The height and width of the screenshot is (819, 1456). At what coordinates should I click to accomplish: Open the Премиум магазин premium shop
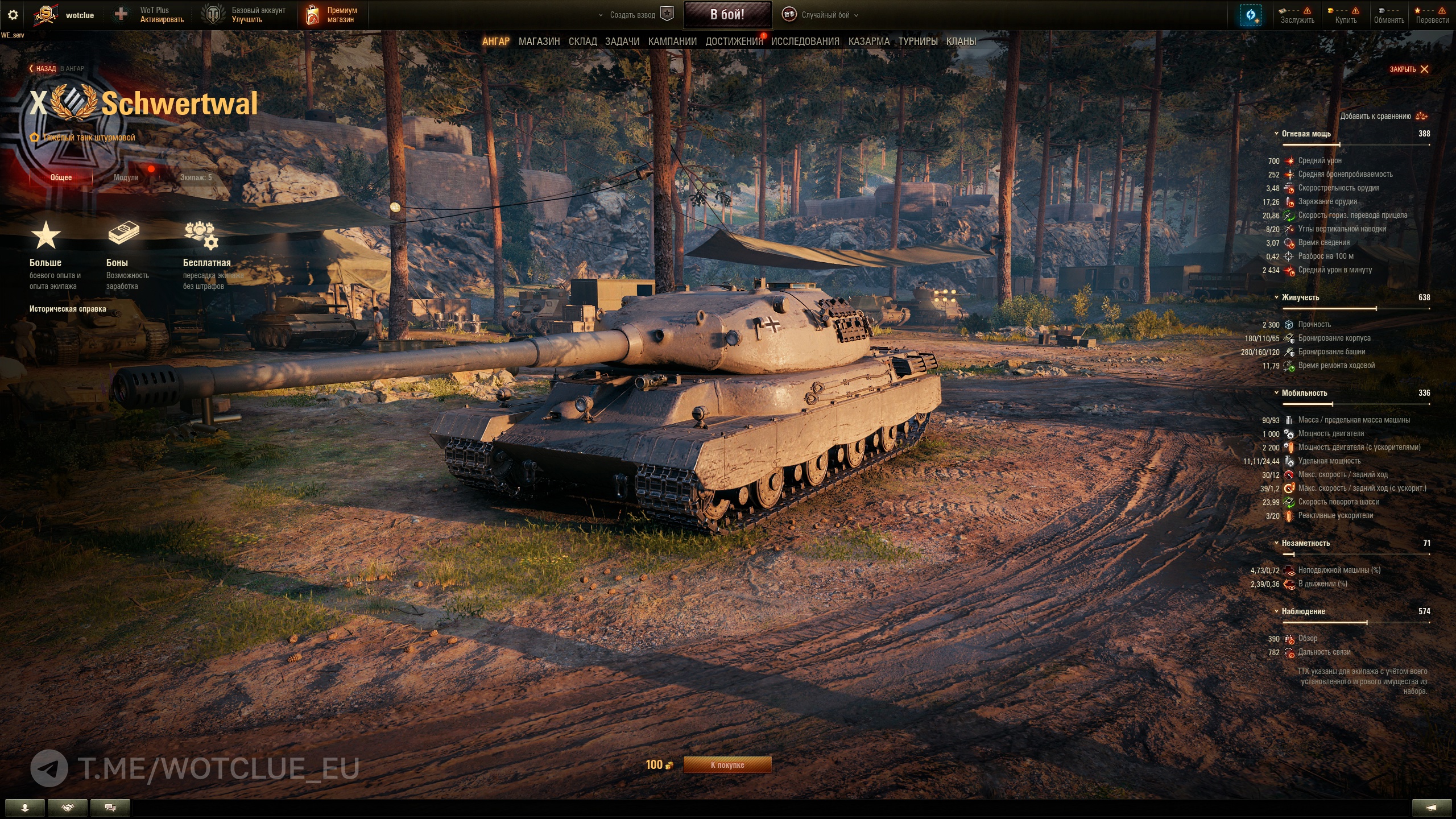333,15
